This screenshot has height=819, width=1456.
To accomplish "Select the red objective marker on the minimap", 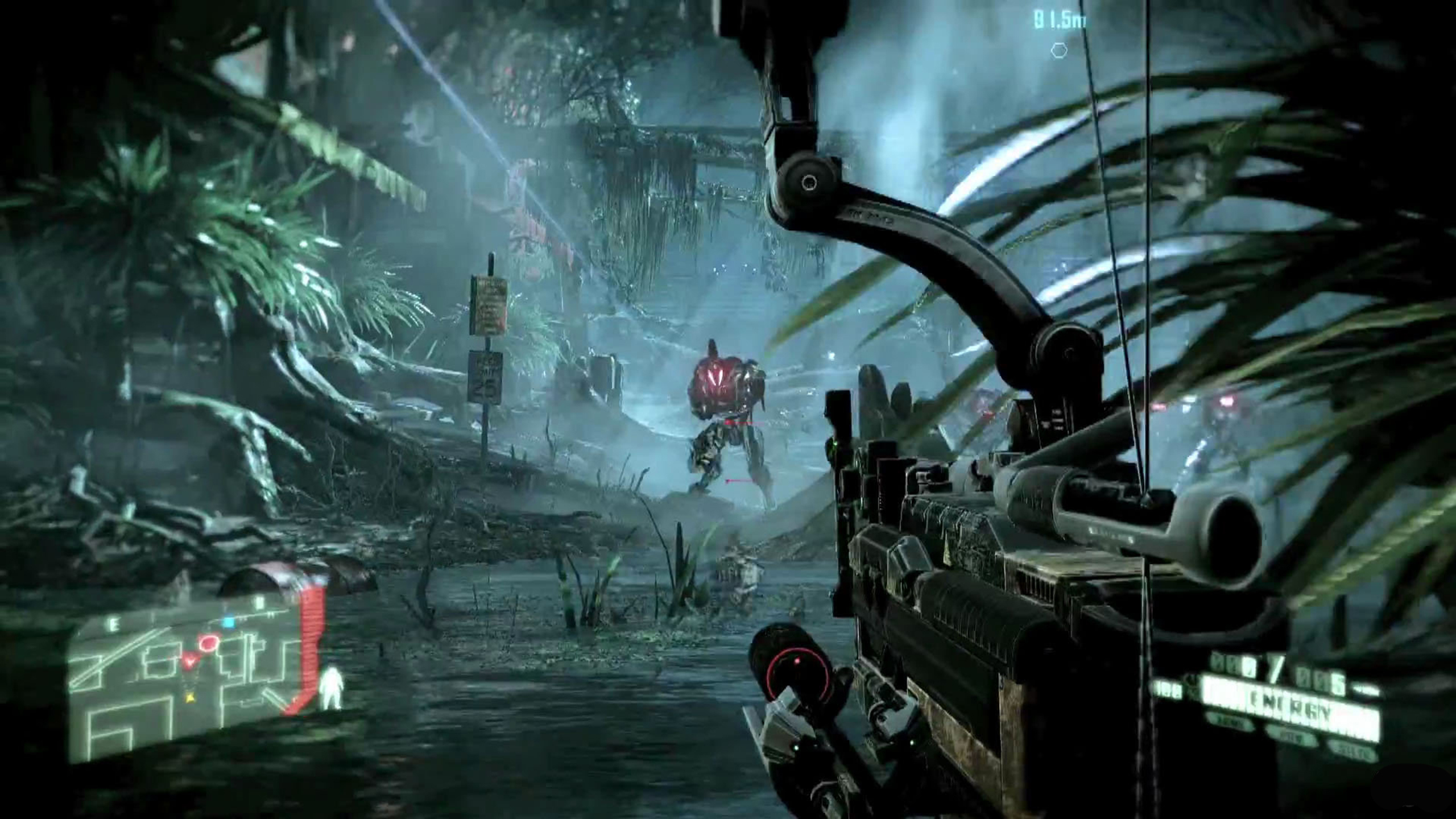I will click(209, 643).
